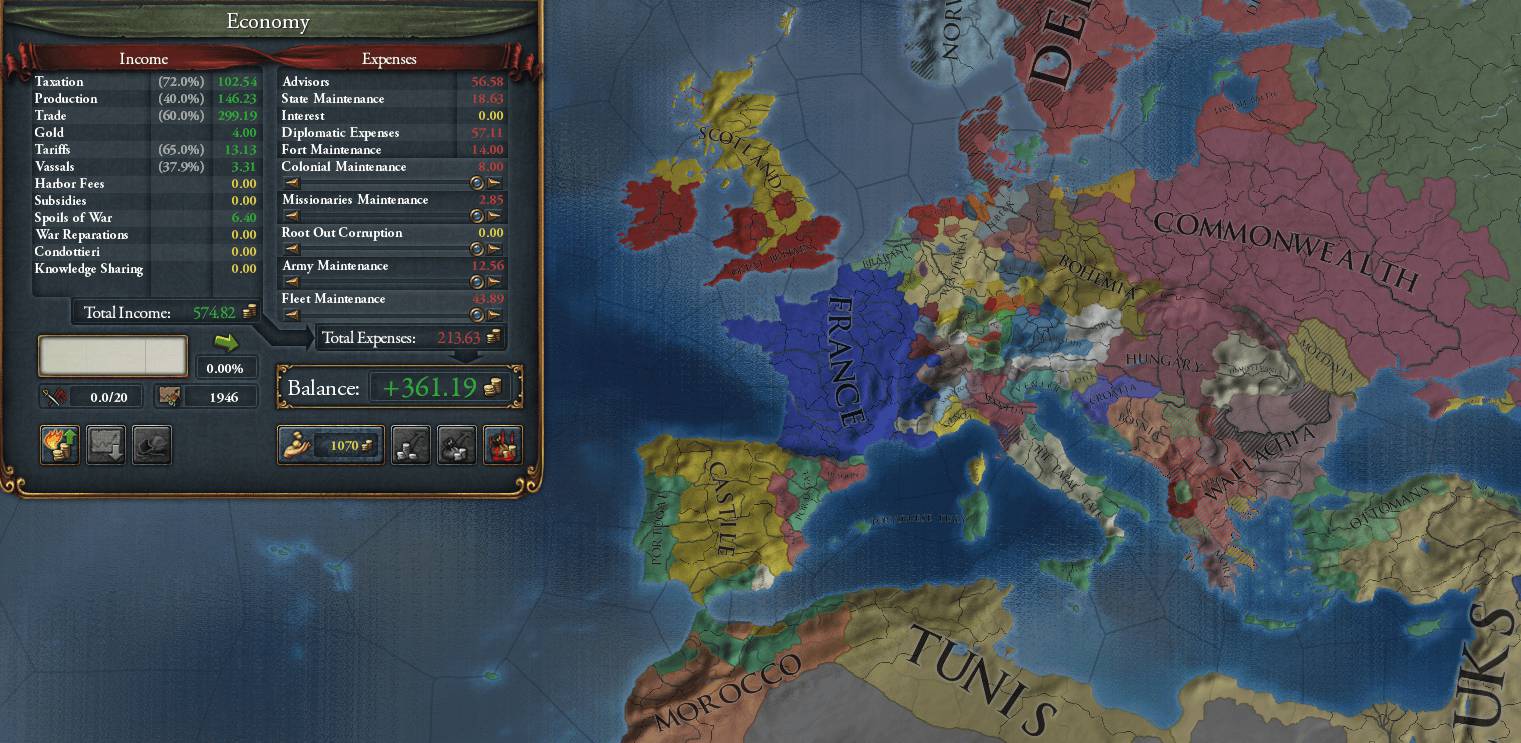Increase Colonial Maintenance with the right arrow
This screenshot has width=1521, height=743.
494,183
